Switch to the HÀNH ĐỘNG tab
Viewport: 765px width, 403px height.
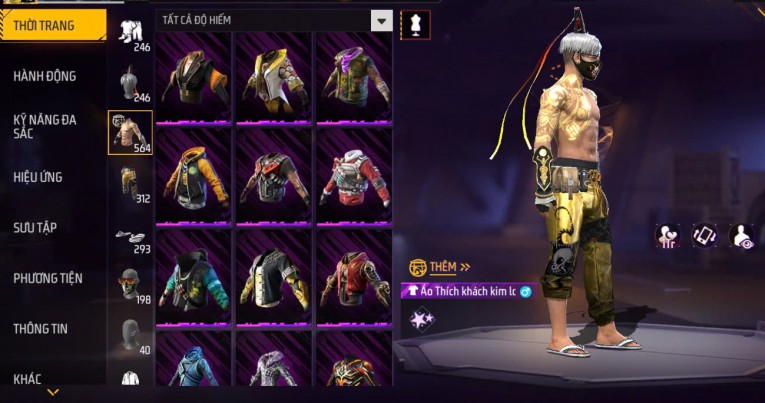(x=45, y=76)
